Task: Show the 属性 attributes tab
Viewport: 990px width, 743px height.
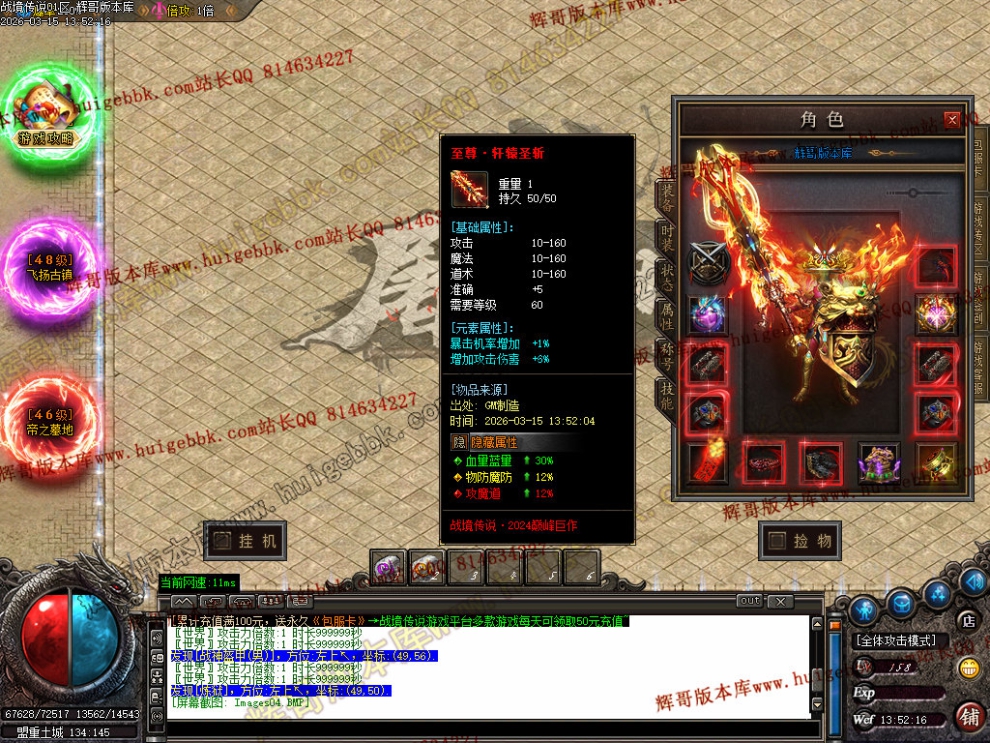Action: tap(667, 318)
